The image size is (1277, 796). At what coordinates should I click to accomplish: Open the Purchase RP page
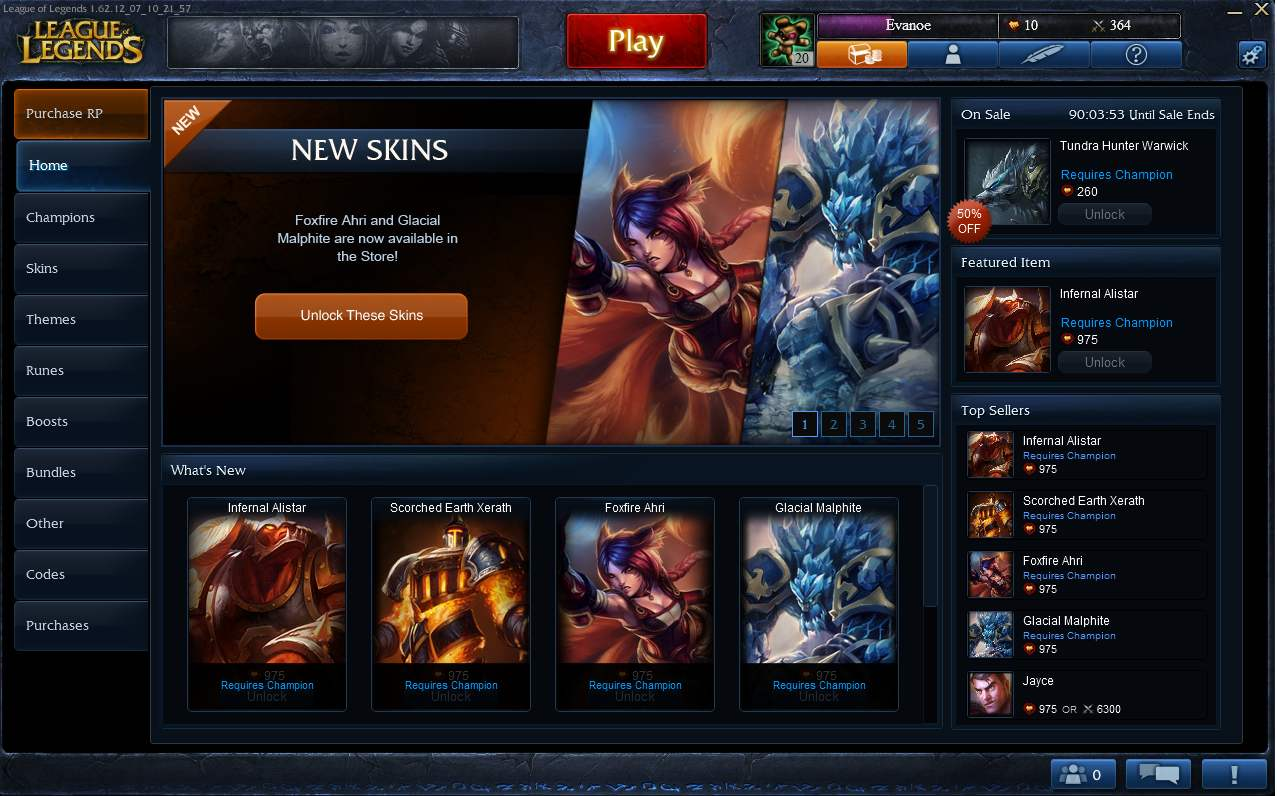81,114
